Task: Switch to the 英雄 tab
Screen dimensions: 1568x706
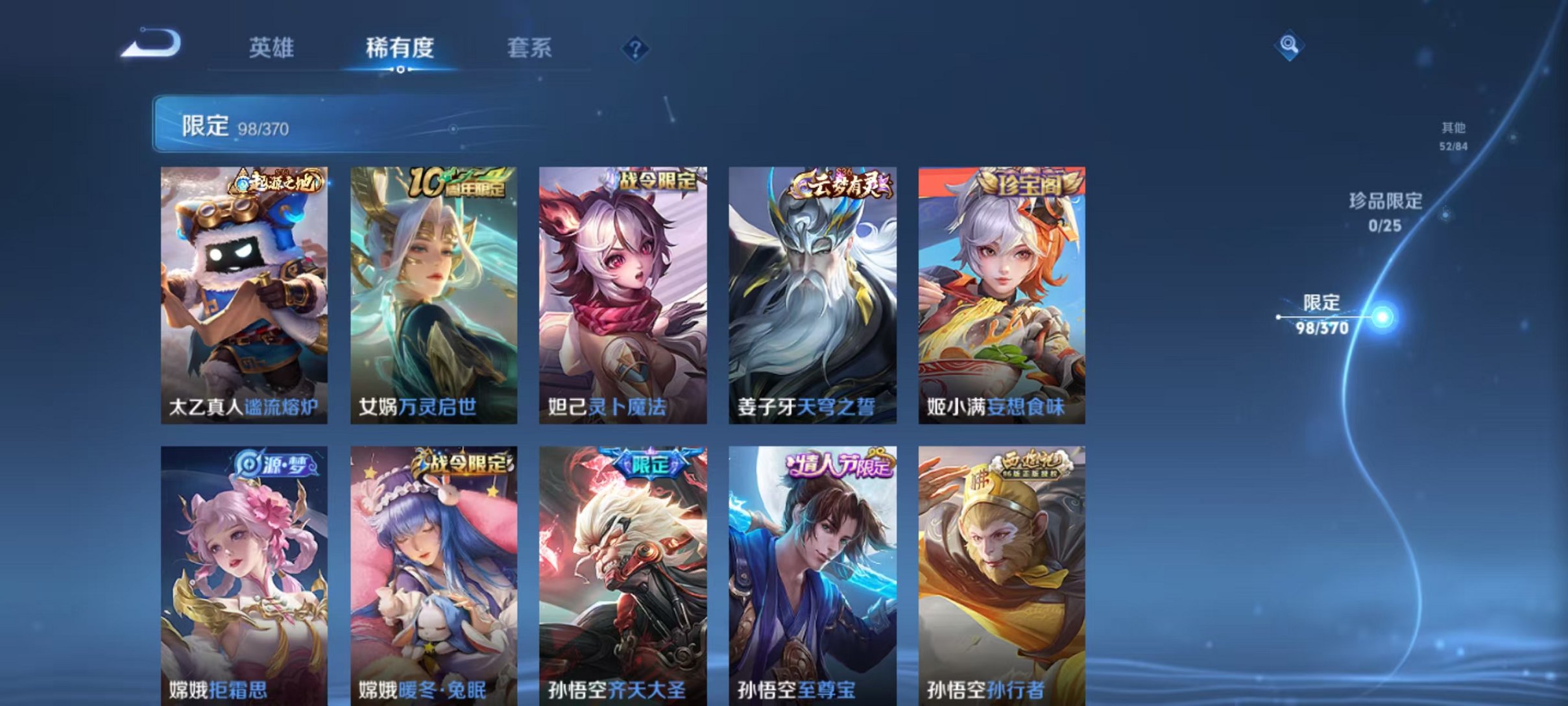Action: coord(272,47)
